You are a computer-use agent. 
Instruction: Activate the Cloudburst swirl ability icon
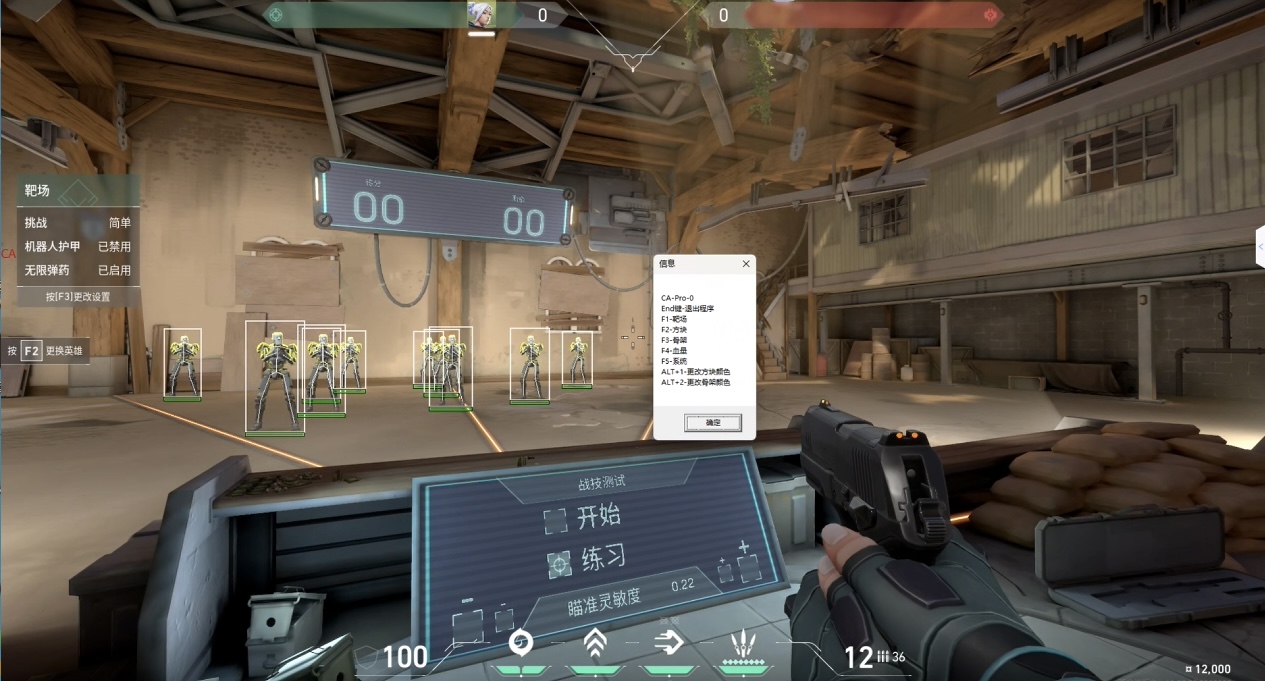tap(520, 643)
